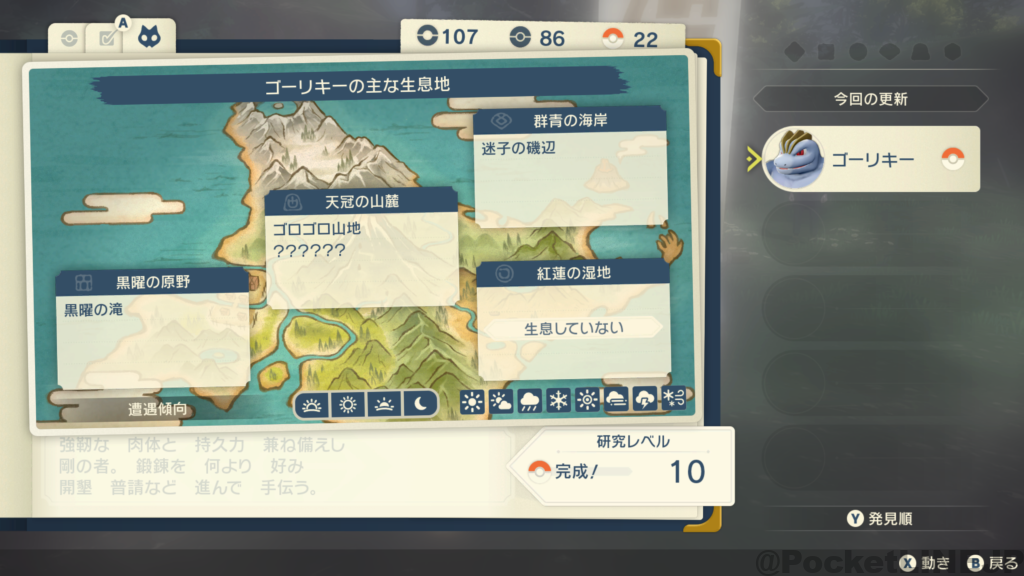Toggle the sunrise time-of-day icon
This screenshot has height=576, width=1024.
pos(312,404)
